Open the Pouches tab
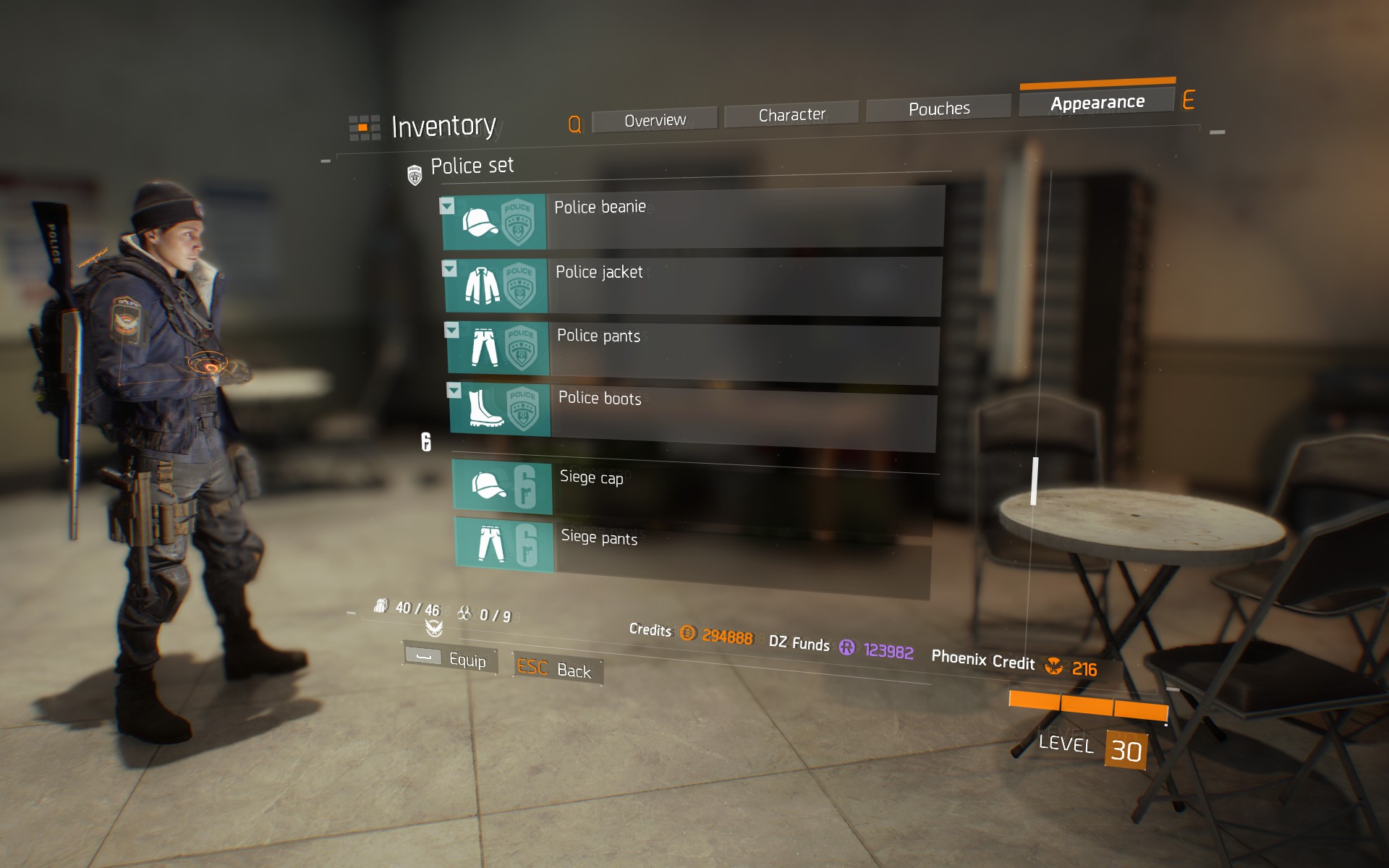The height and width of the screenshot is (868, 1389). [x=938, y=107]
